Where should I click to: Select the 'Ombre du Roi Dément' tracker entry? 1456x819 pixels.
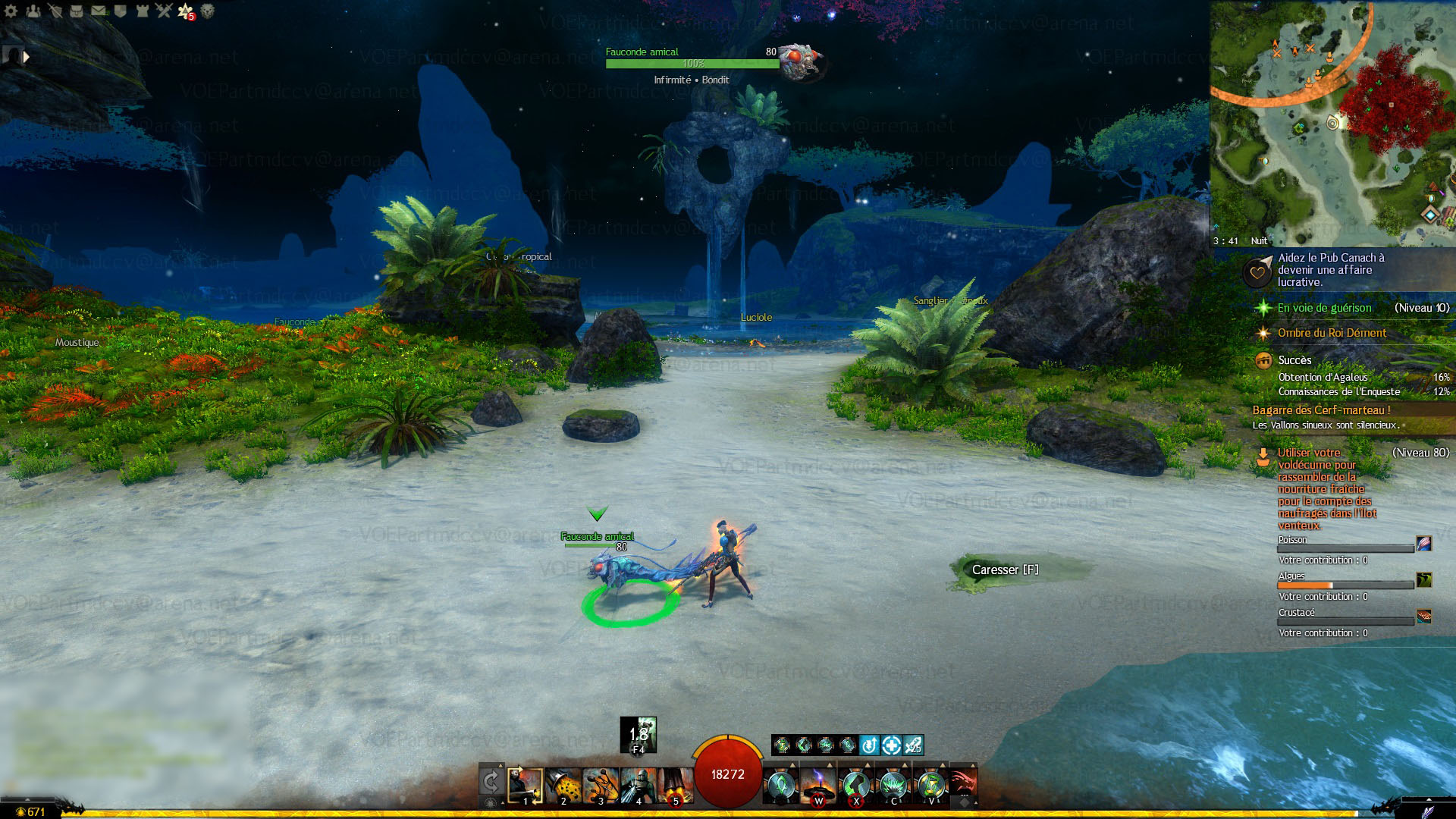coord(1332,333)
